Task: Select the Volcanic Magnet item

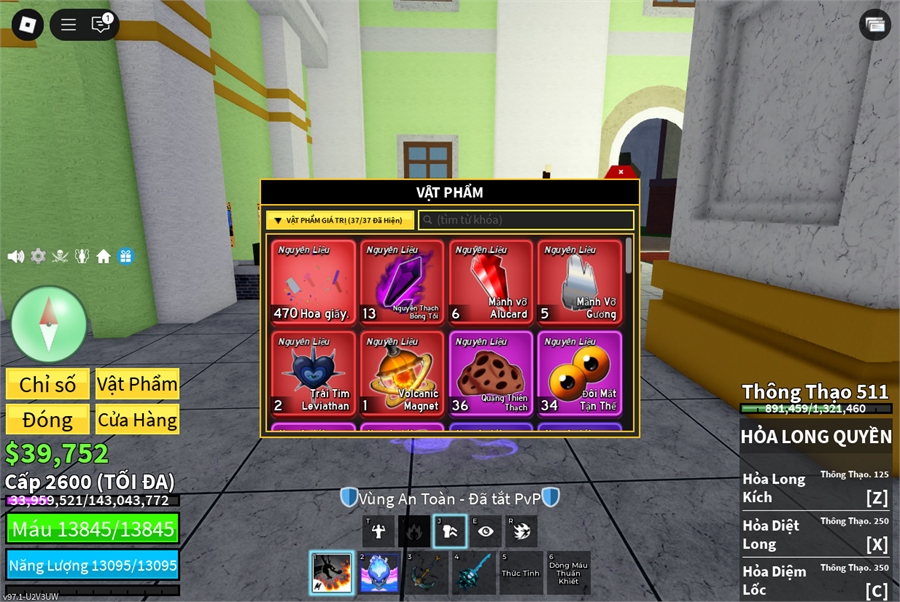Action: tap(403, 373)
